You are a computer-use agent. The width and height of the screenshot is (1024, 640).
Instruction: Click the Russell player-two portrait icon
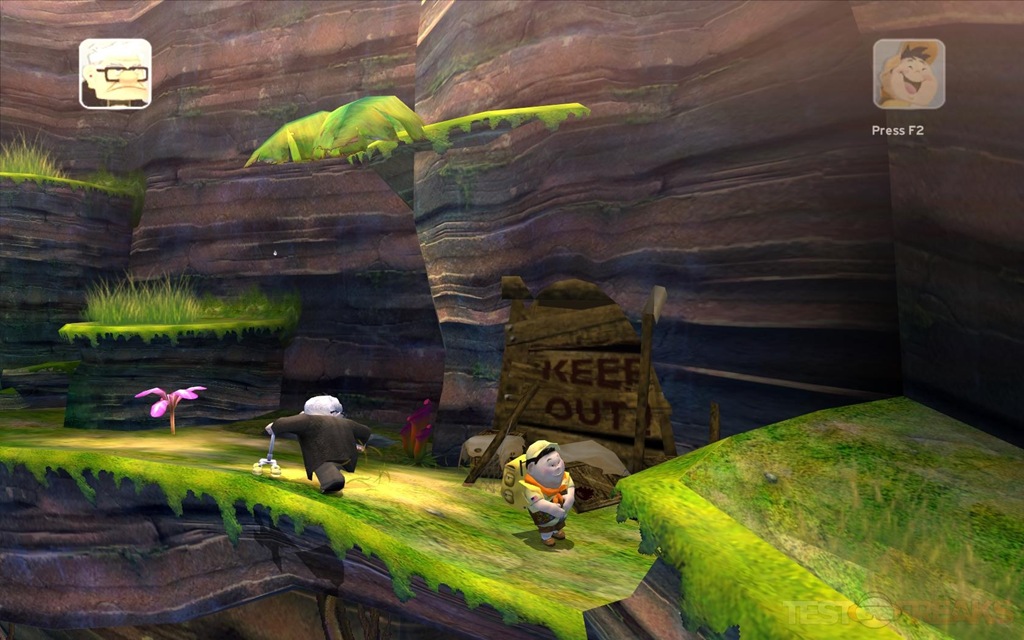pyautogui.click(x=908, y=74)
